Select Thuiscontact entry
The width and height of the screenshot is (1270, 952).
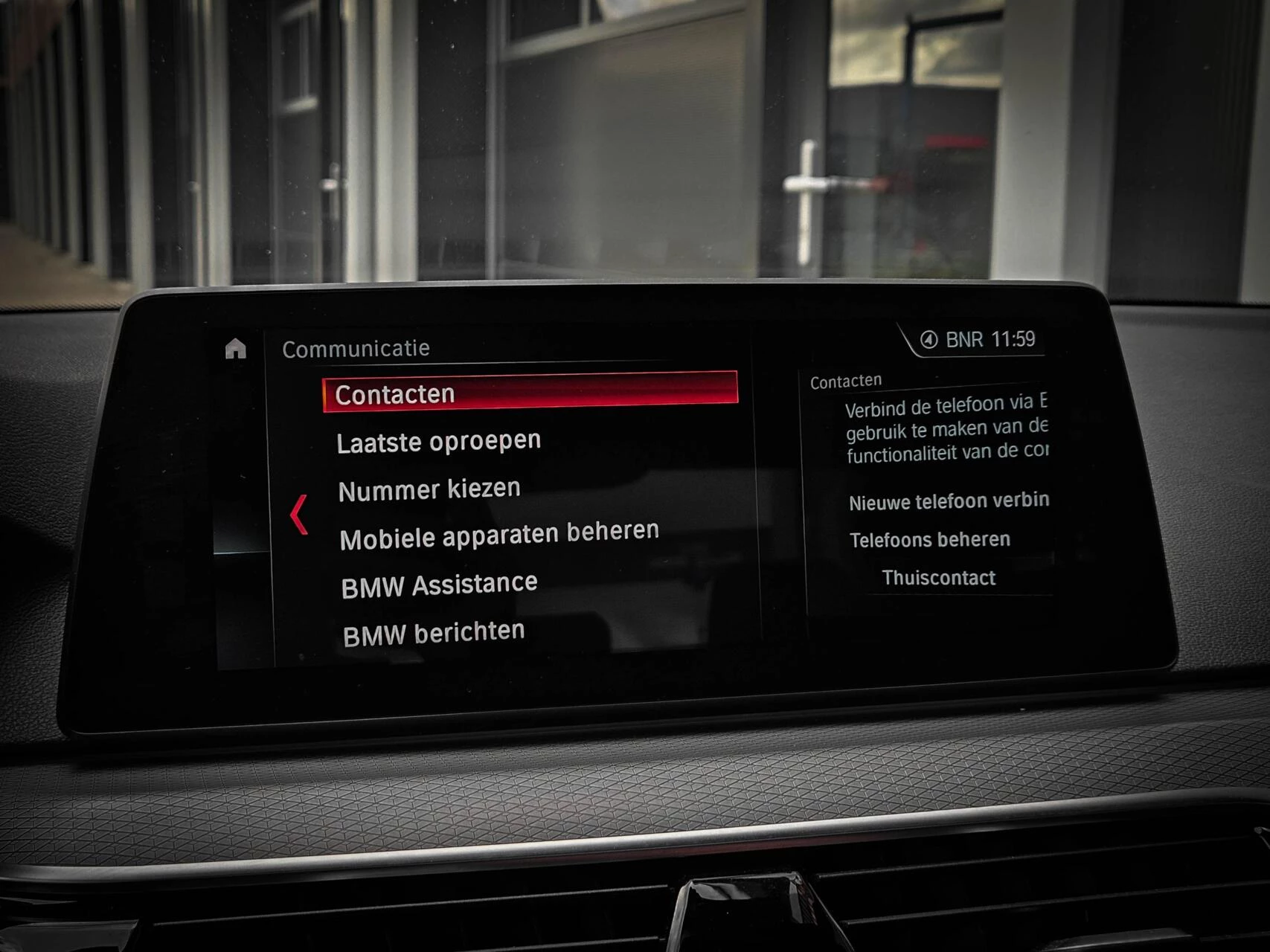(x=938, y=578)
